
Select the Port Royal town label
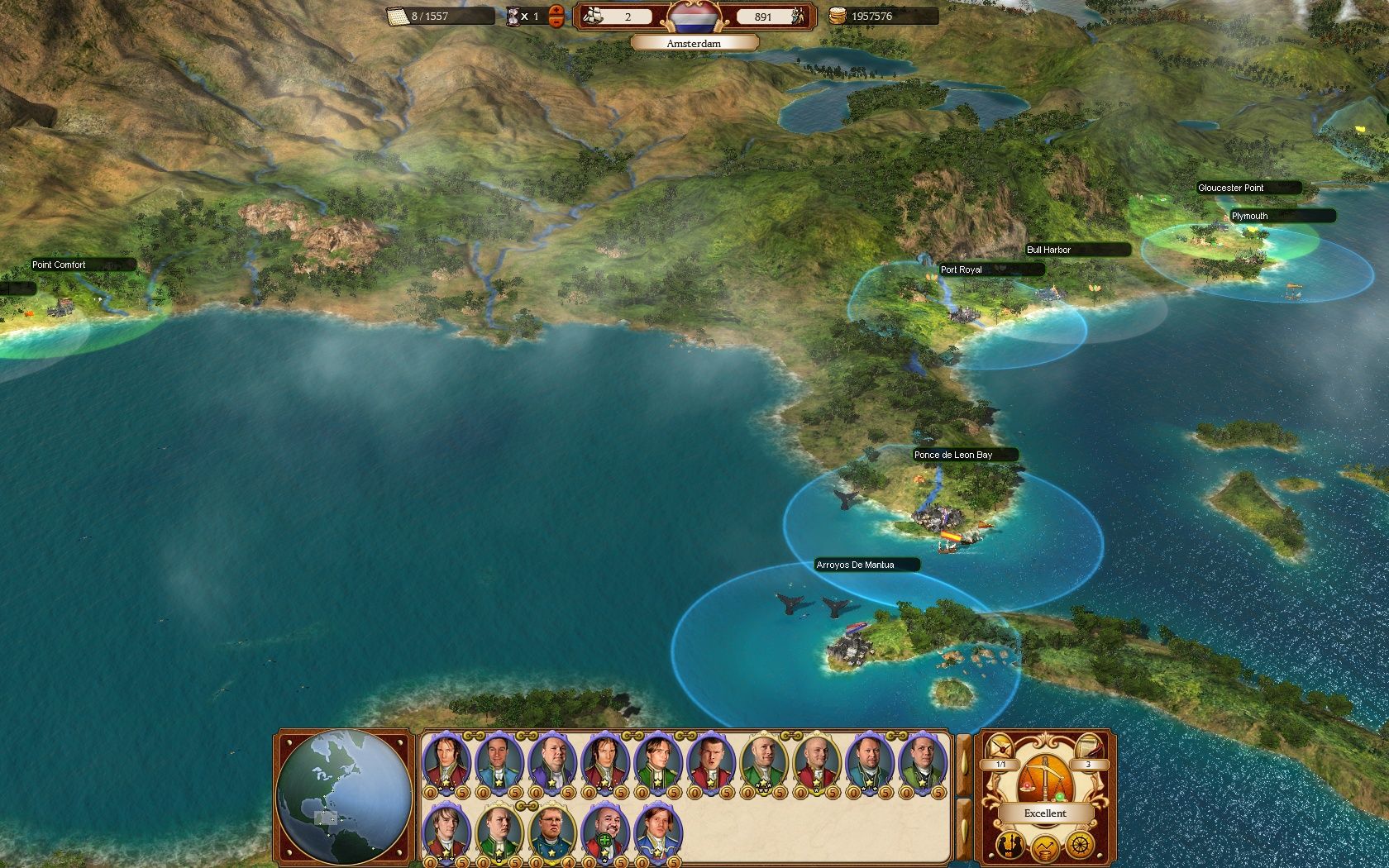962,269
